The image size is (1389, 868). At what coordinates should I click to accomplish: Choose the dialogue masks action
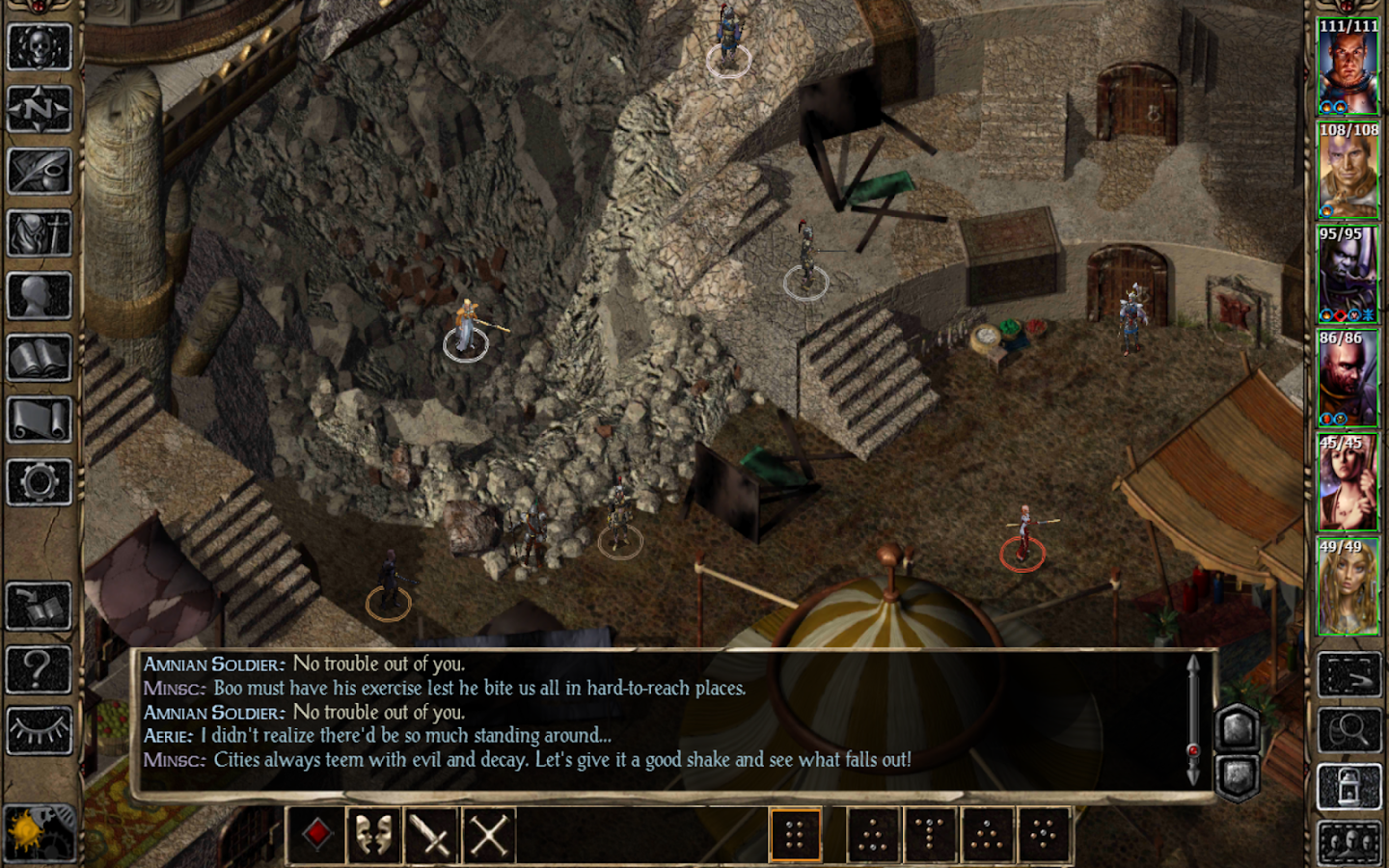[x=375, y=833]
